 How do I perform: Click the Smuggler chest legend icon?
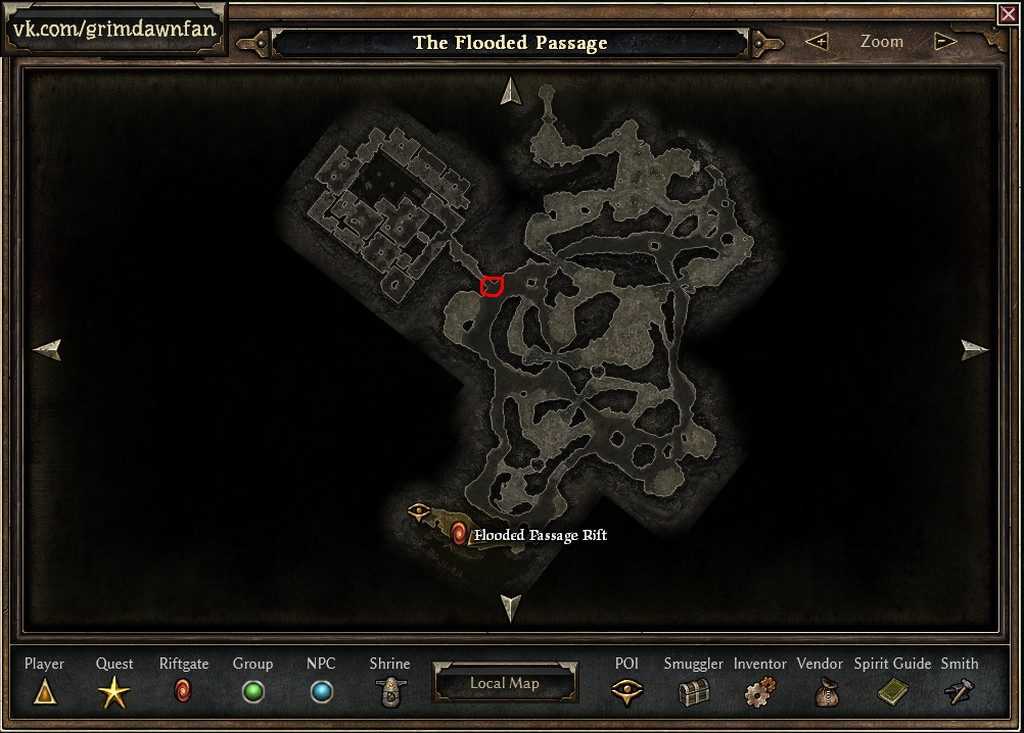tap(693, 692)
